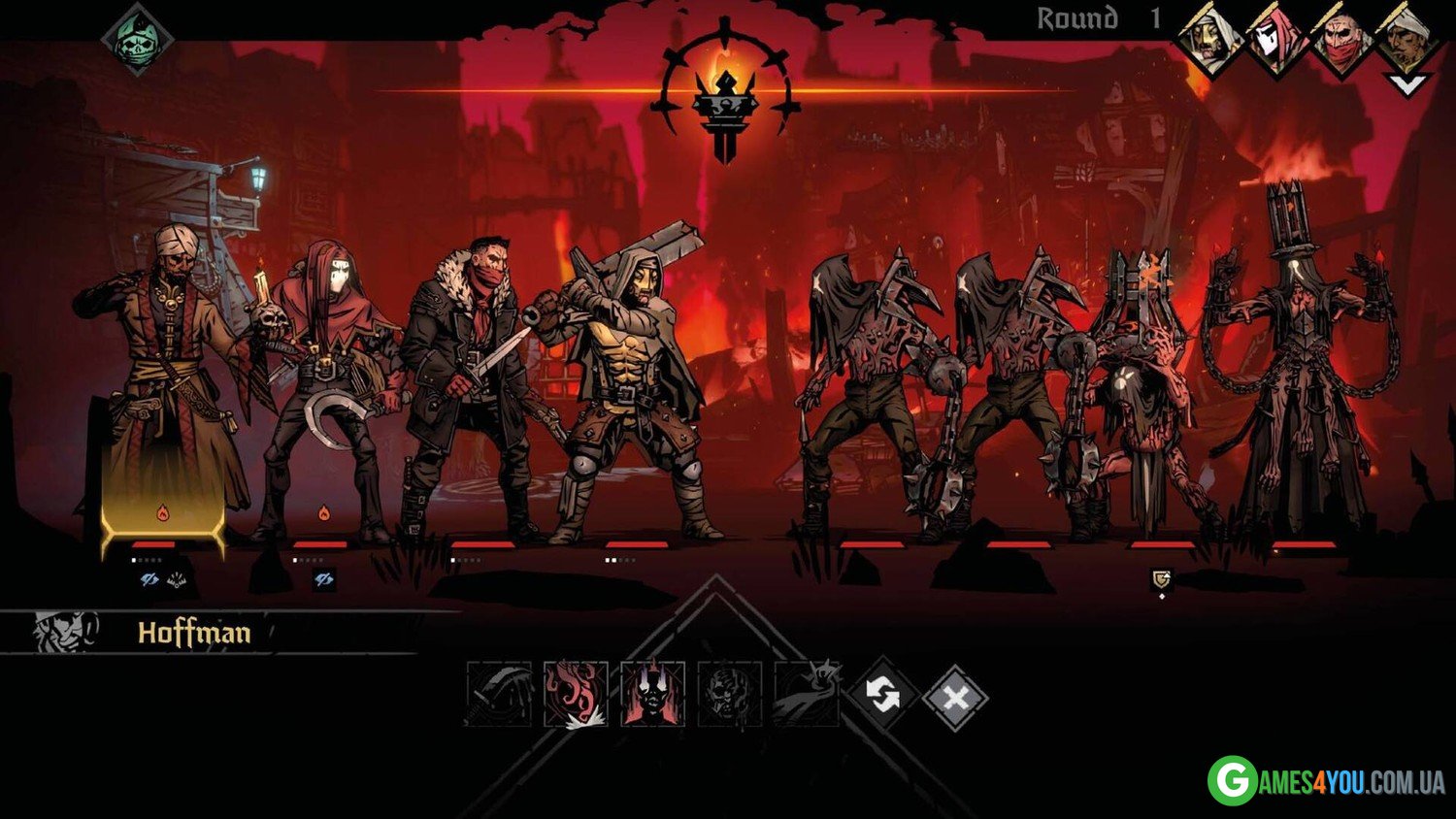Select the scythe skill icon
Image resolution: width=1456 pixels, height=819 pixels.
499,694
